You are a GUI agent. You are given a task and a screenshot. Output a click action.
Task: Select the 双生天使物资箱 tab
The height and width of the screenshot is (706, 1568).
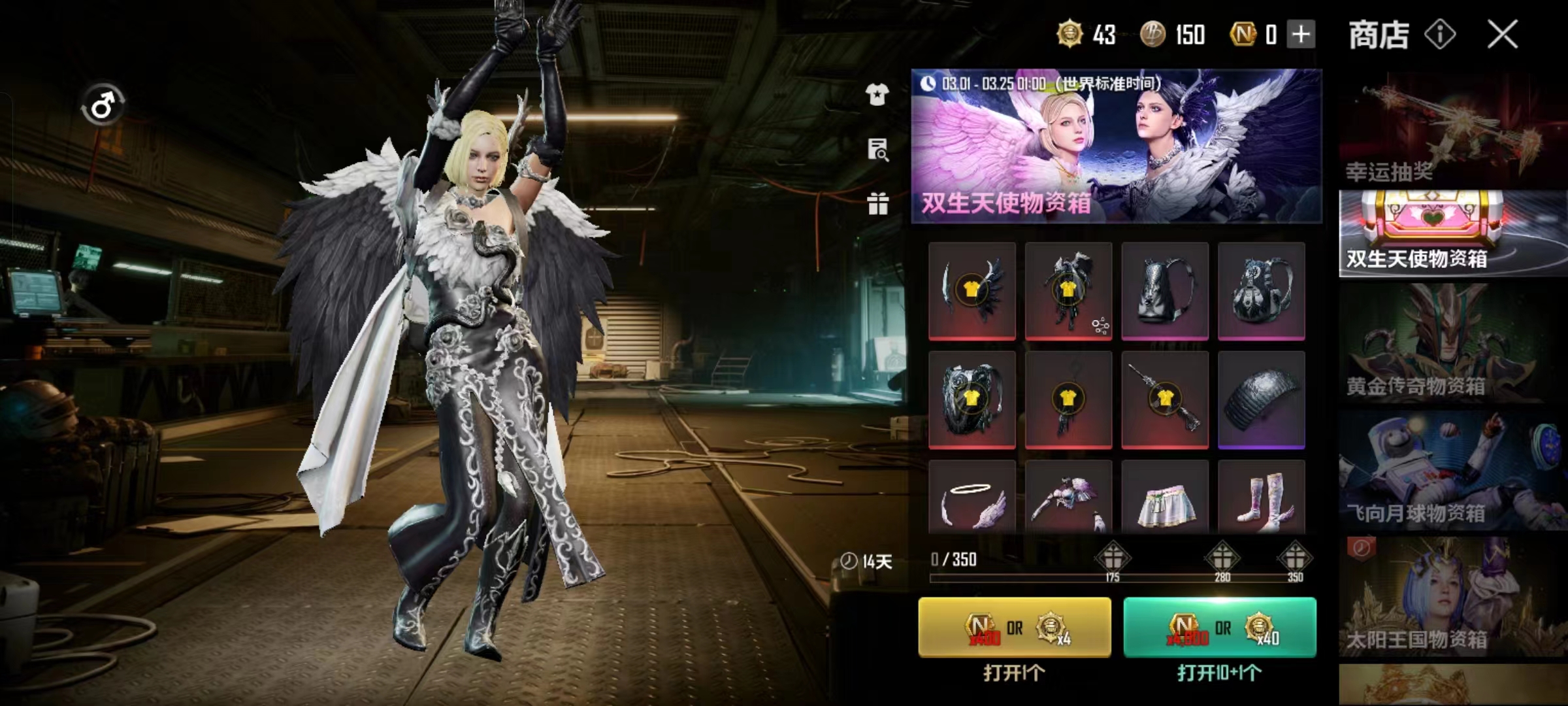point(1452,233)
